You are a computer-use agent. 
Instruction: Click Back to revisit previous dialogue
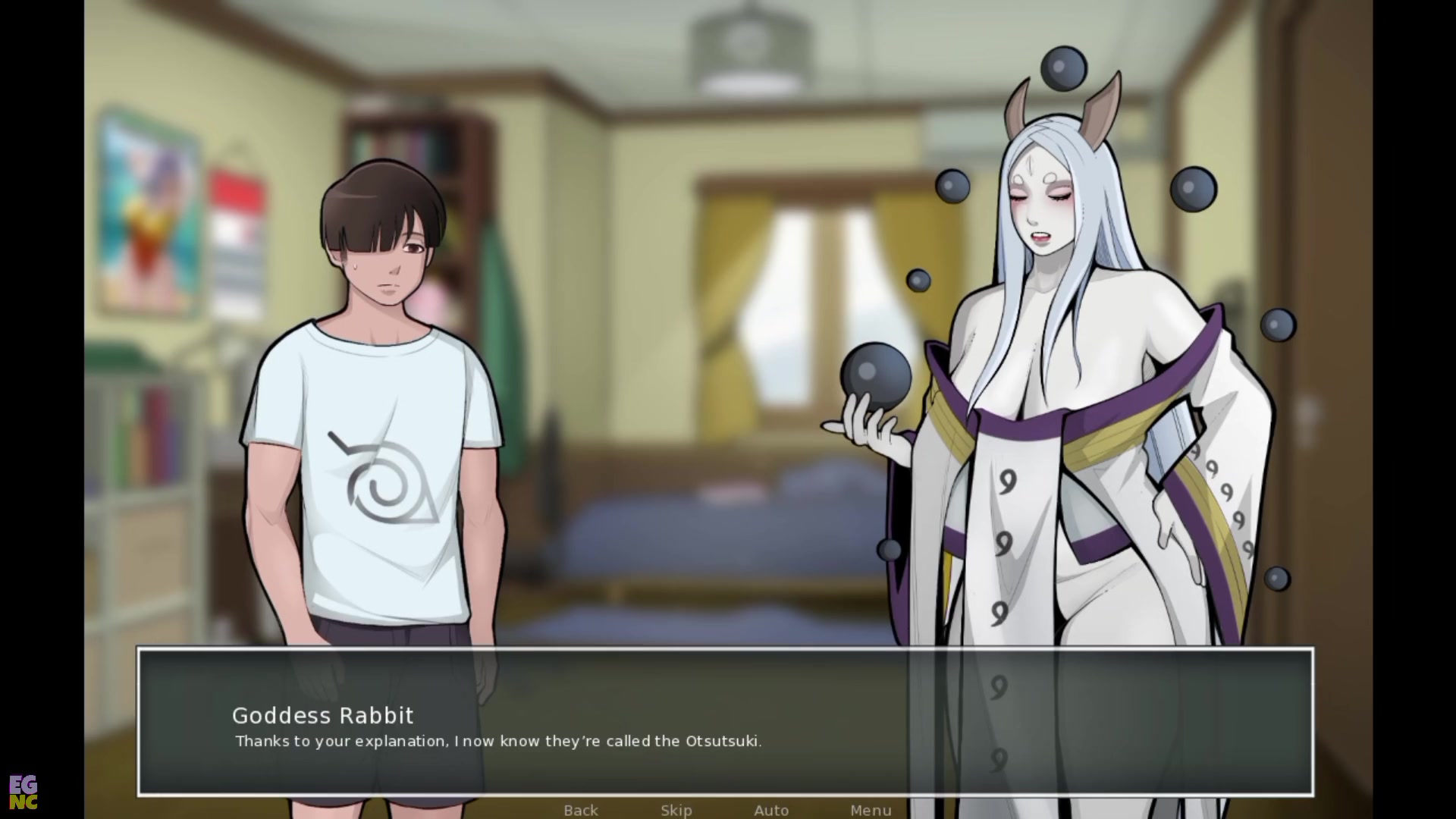pyautogui.click(x=579, y=810)
